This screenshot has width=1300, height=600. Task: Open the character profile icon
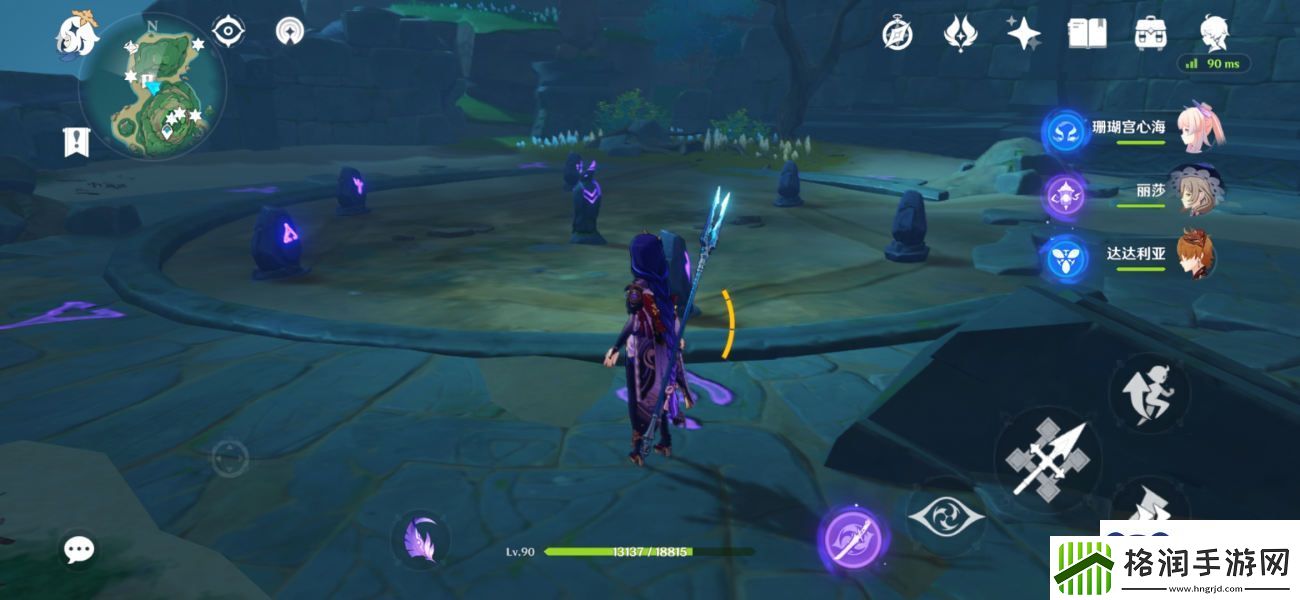[x=1214, y=32]
